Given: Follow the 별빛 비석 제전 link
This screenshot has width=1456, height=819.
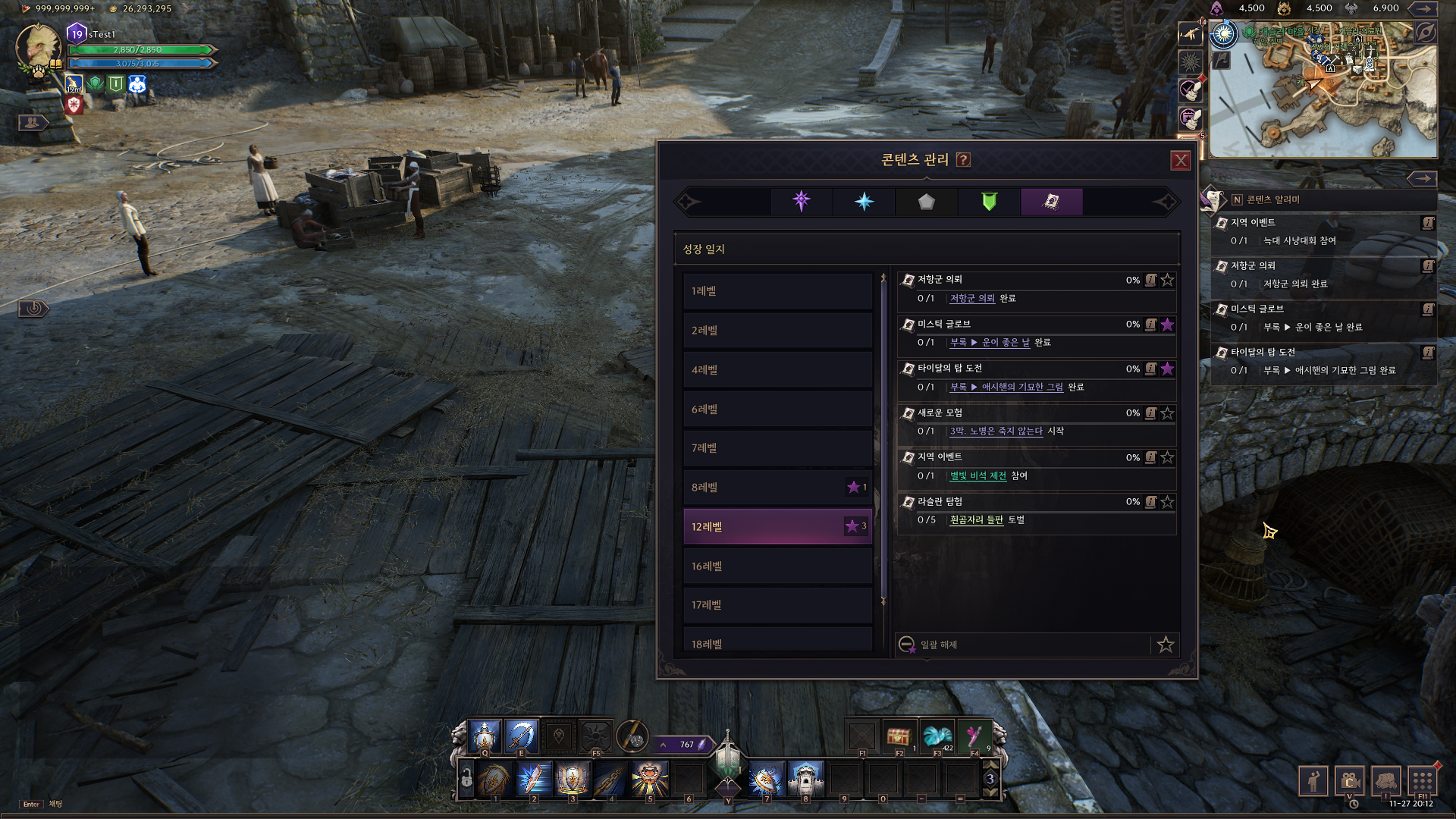Looking at the screenshot, I should coord(977,476).
